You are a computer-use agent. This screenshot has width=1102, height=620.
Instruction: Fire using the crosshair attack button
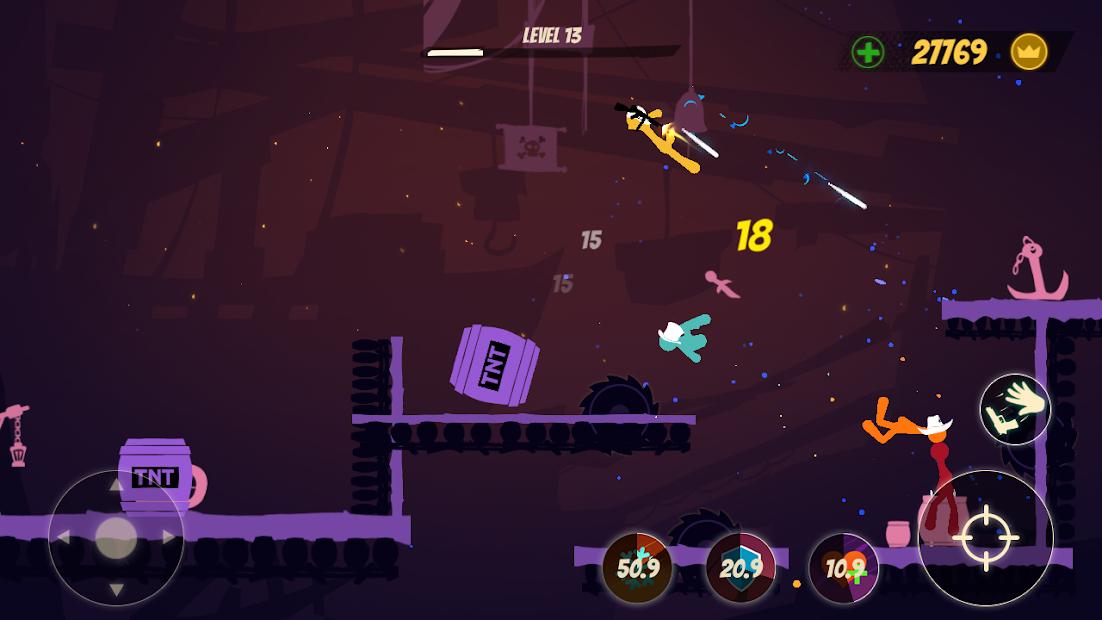pos(985,537)
